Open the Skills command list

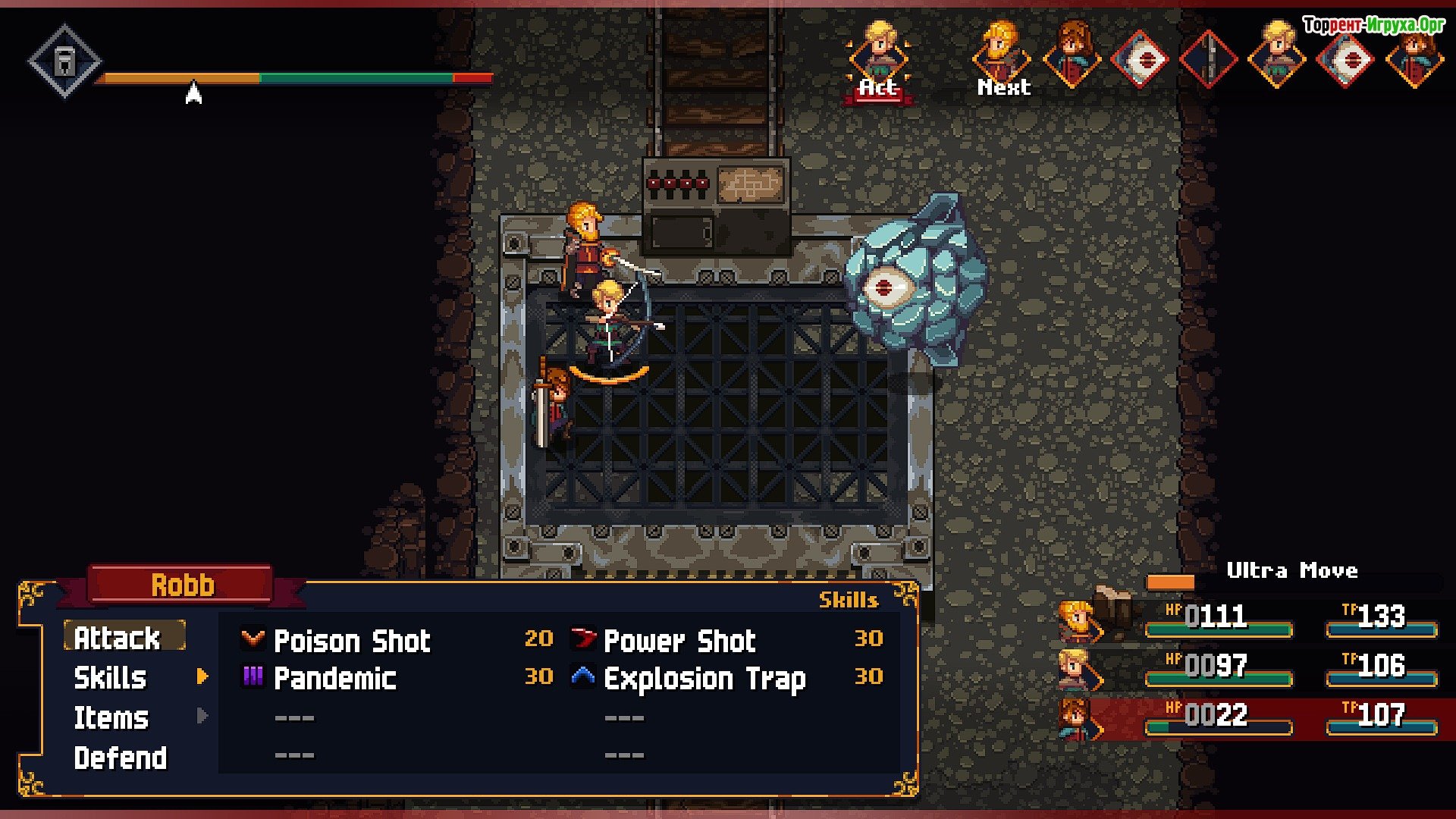pyautogui.click(x=111, y=678)
